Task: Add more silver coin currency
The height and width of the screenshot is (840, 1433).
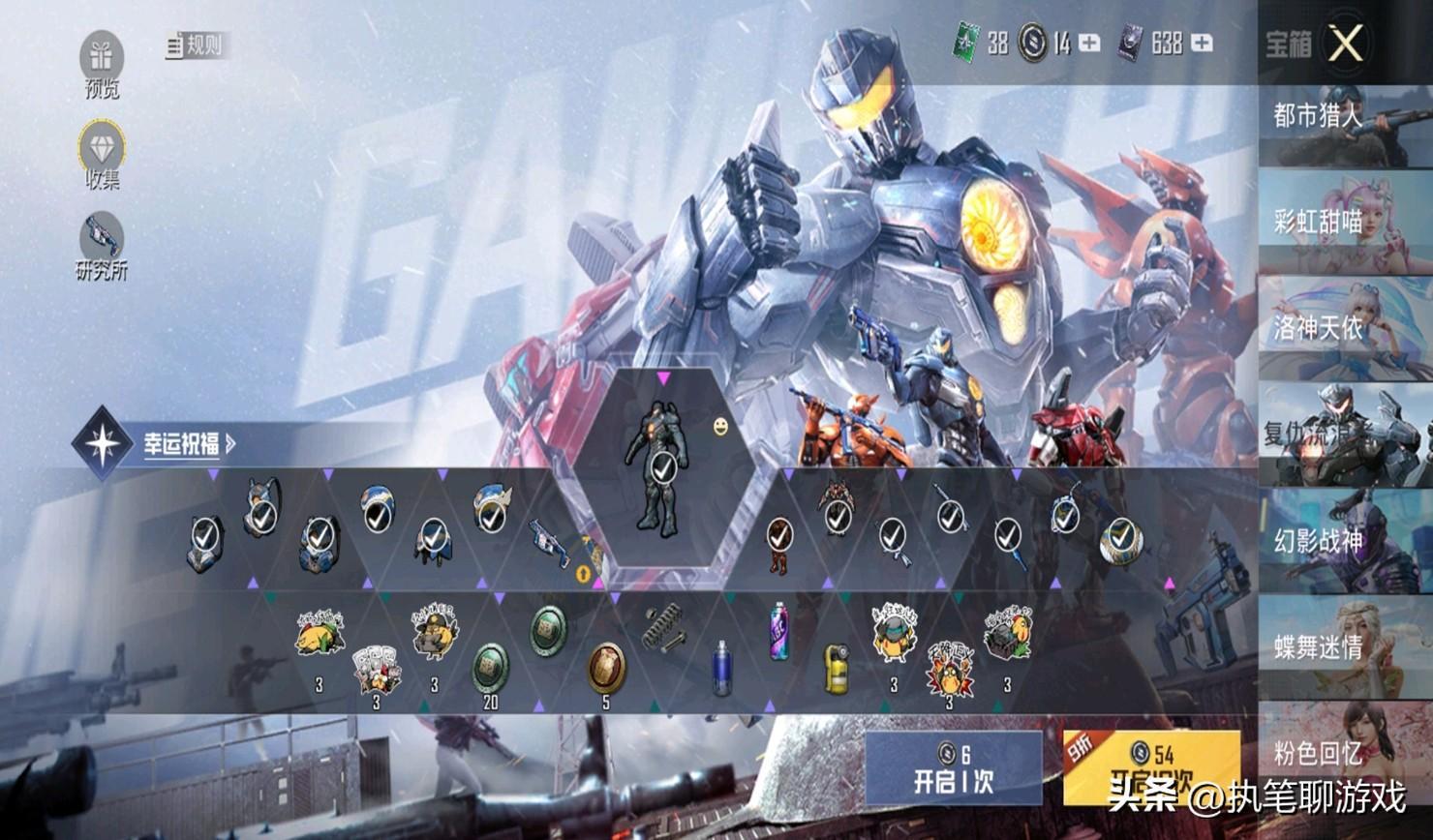Action: 1089,44
